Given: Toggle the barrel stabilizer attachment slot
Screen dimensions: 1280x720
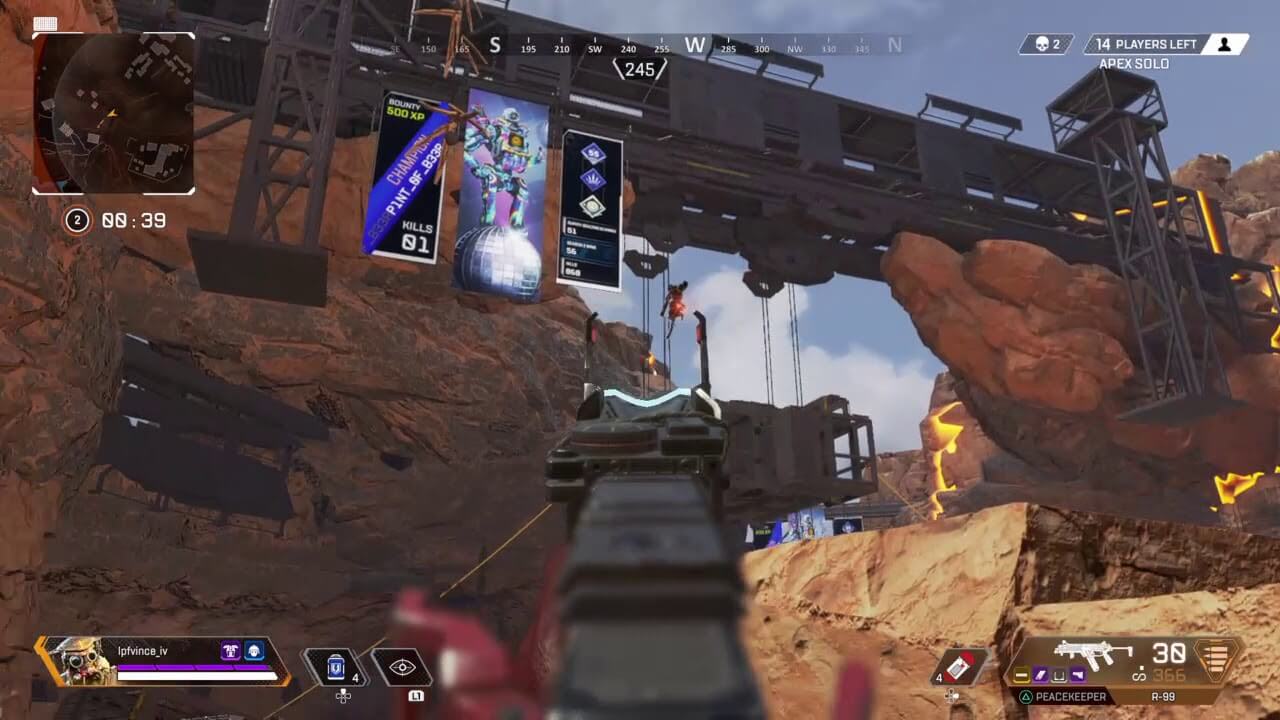Looking at the screenshot, I should (1021, 675).
